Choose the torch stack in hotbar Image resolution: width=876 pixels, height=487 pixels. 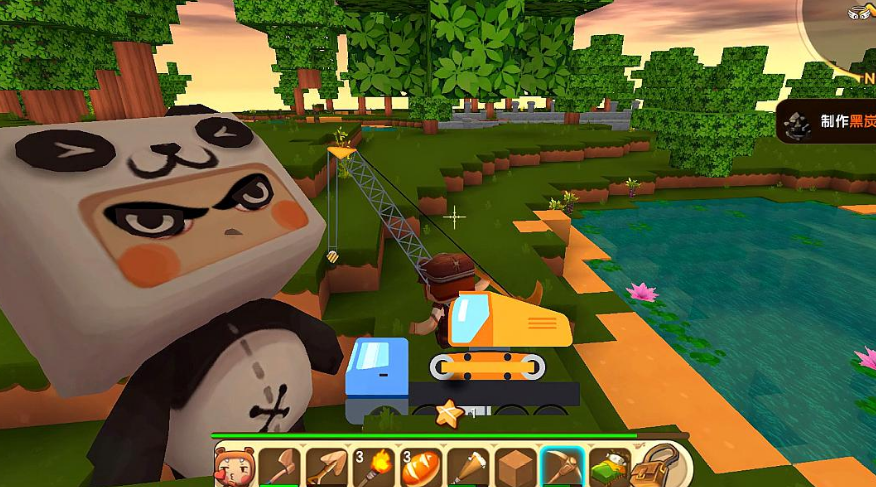tap(373, 466)
